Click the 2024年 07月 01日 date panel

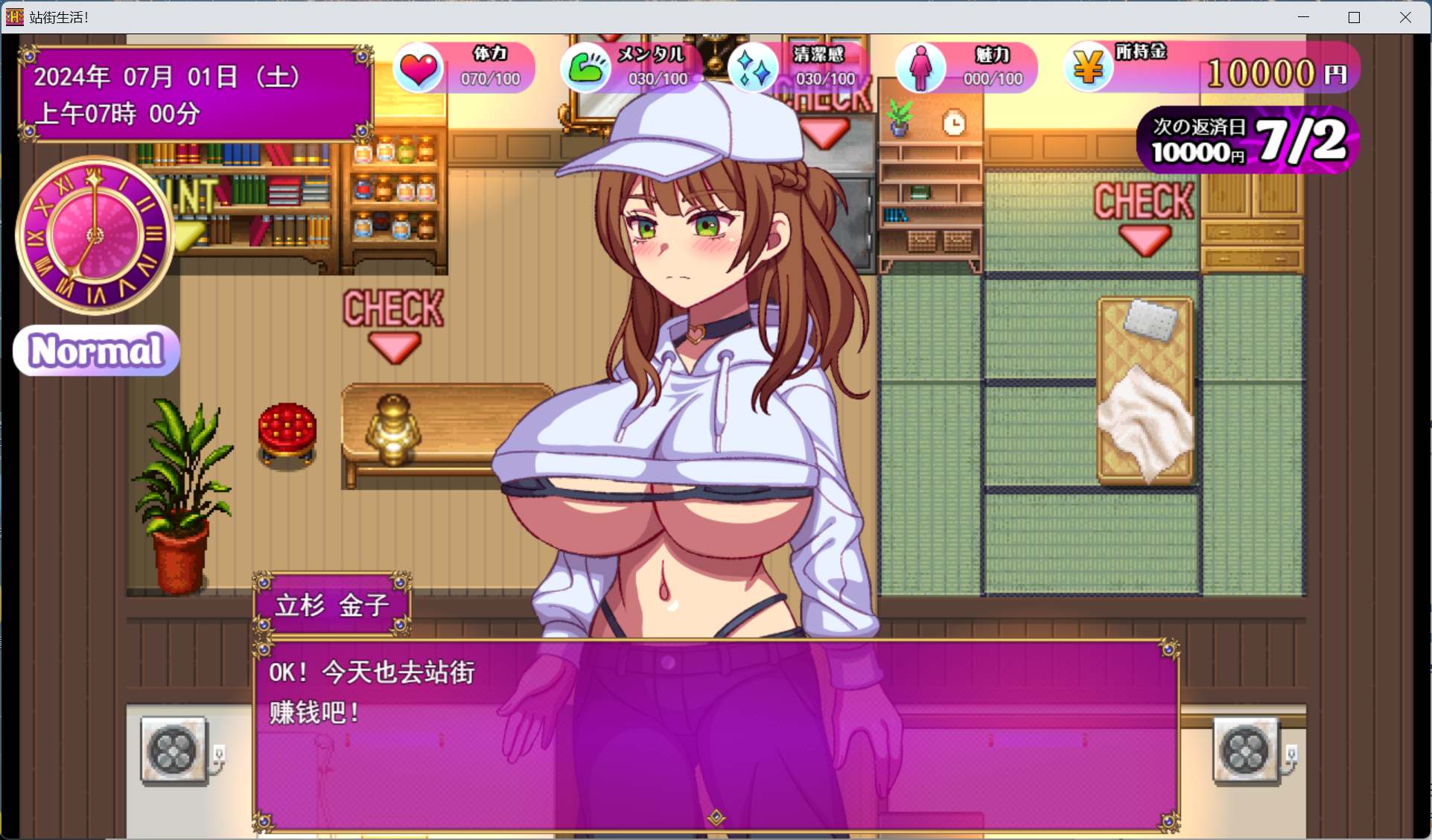point(165,75)
